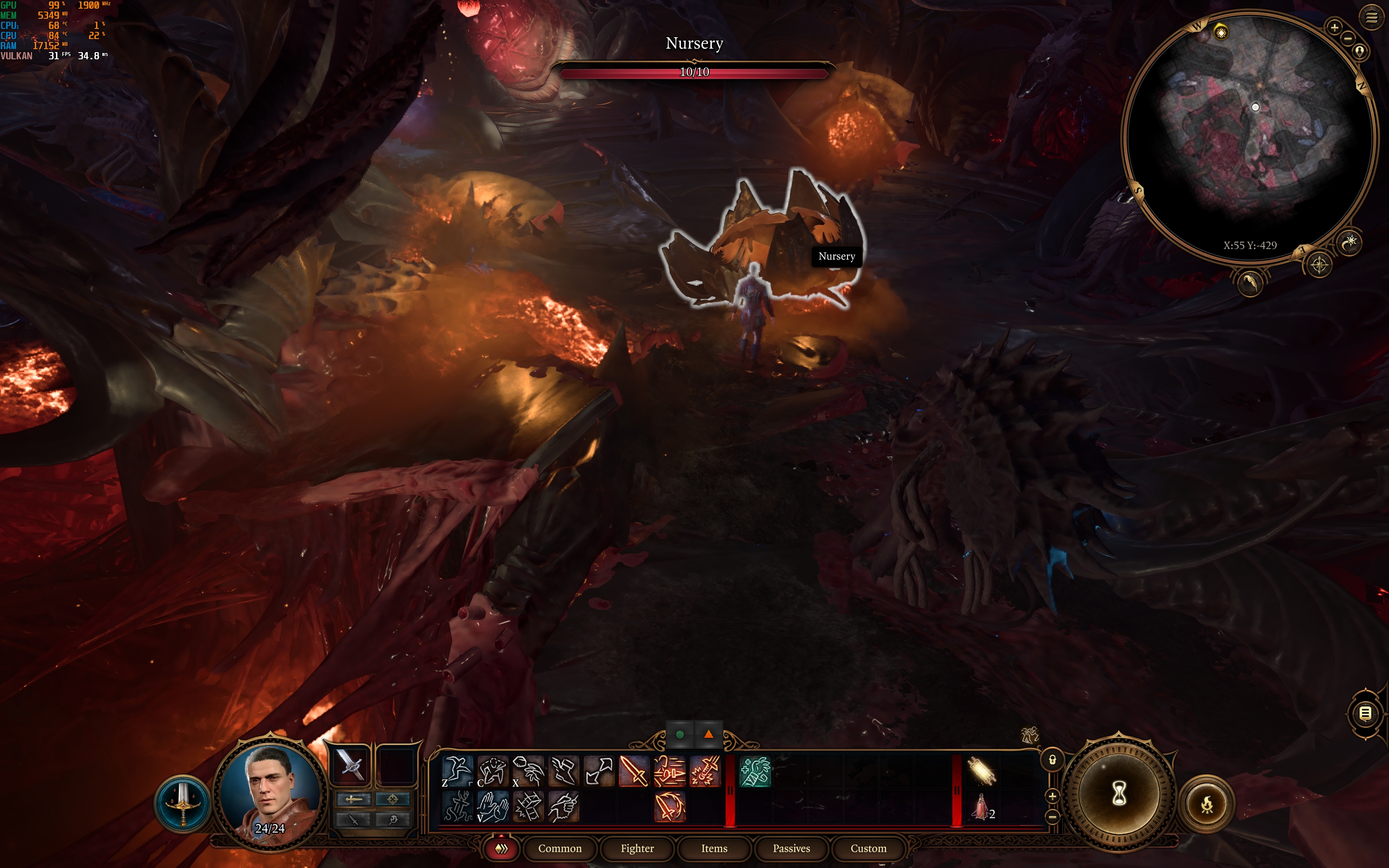This screenshot has height=868, width=1389.
Task: Click the minimap compass rose button
Action: point(1319,265)
